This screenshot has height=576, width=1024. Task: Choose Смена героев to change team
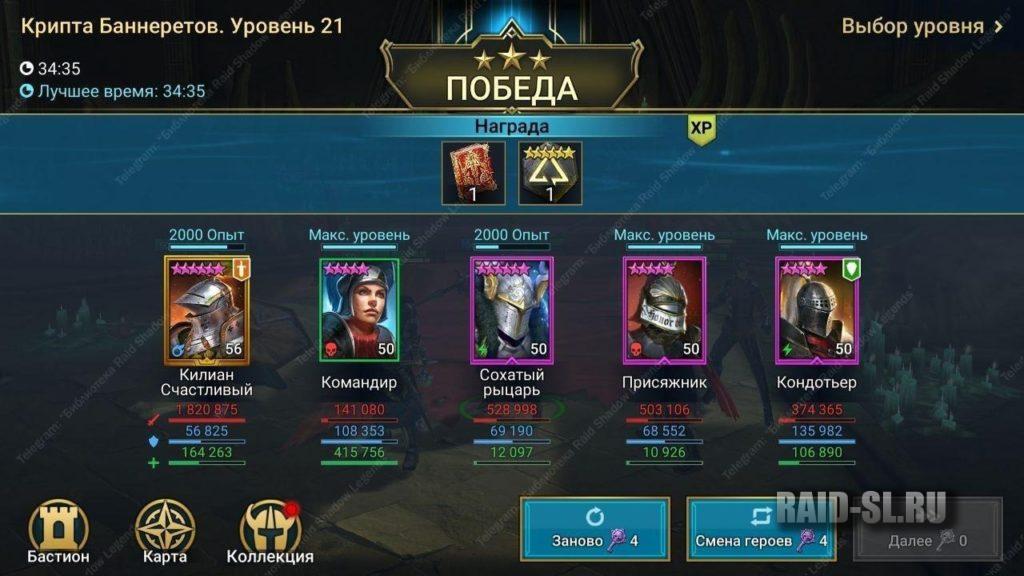[761, 529]
